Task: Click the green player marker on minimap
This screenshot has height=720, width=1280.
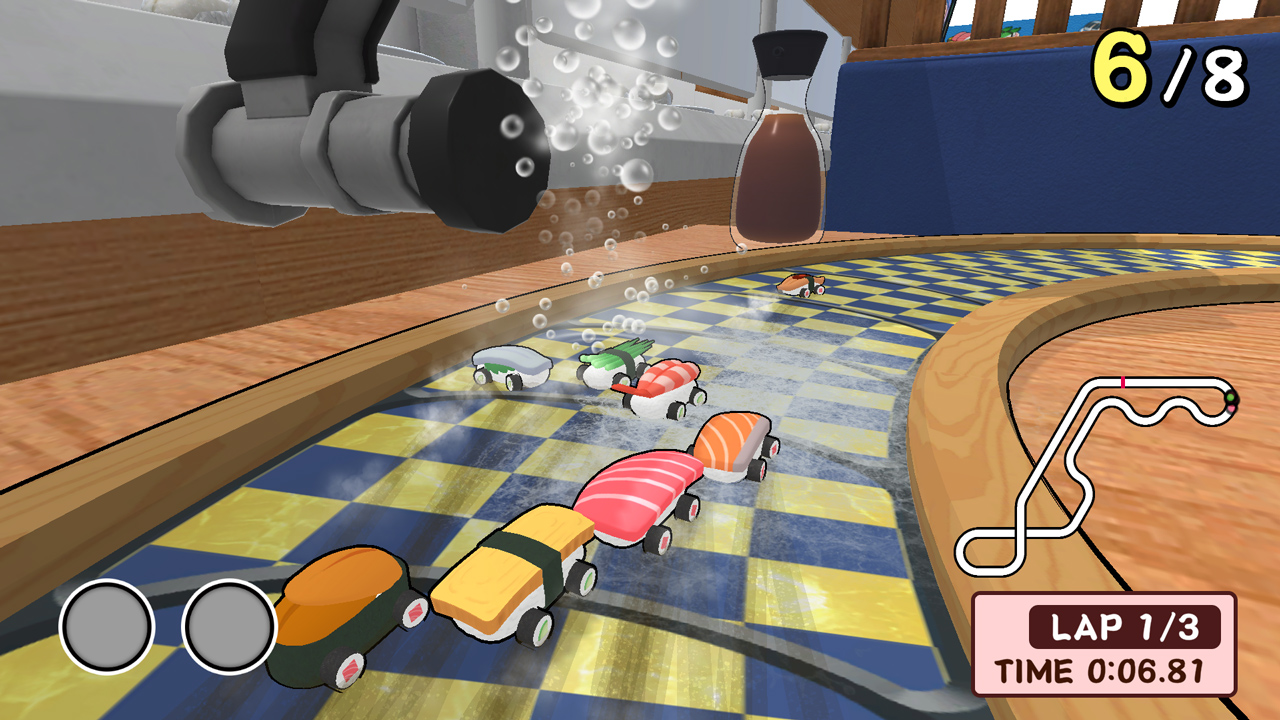Action: pos(1230,398)
